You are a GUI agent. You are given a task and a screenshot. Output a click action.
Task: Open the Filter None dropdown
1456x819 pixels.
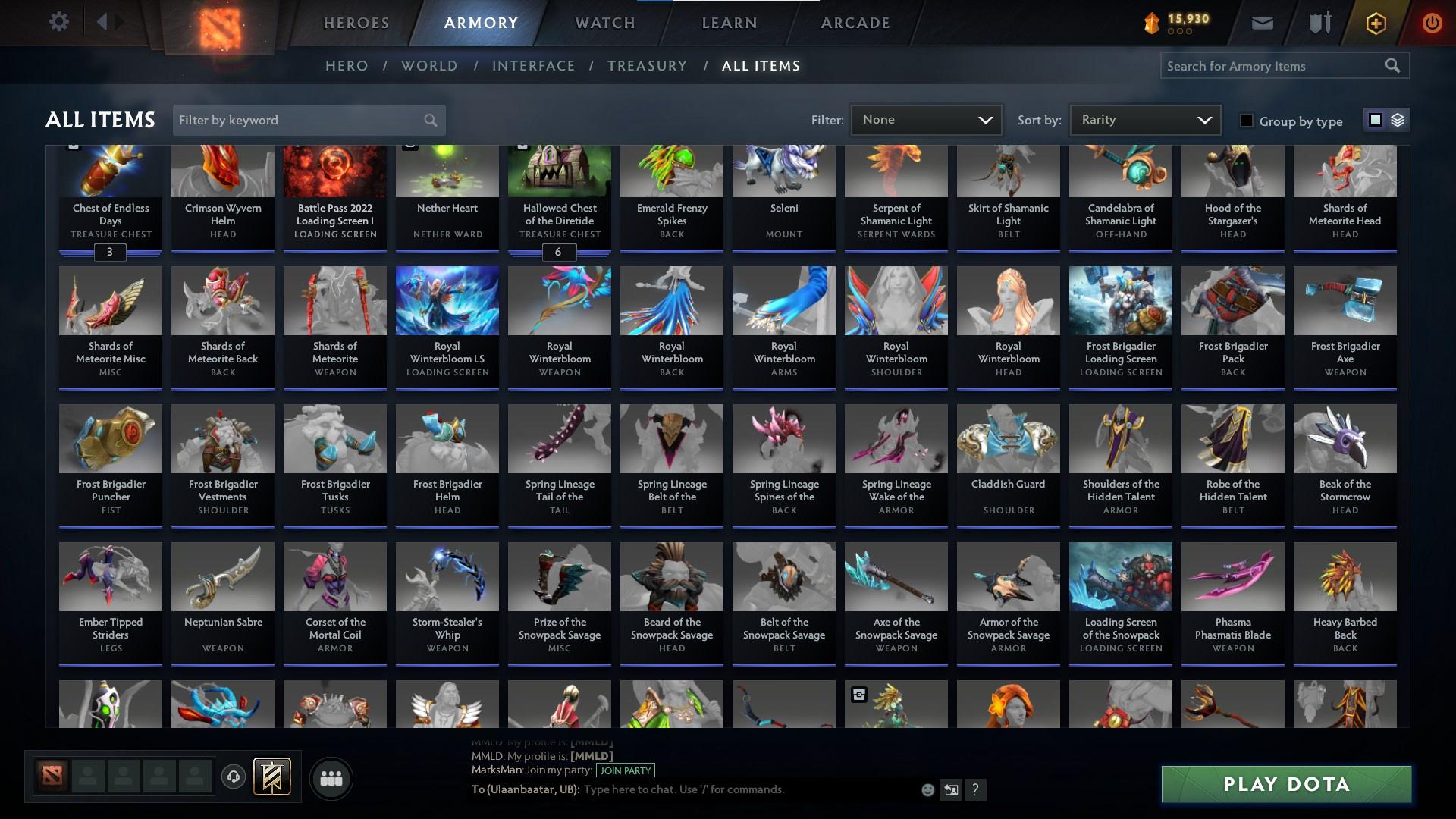pyautogui.click(x=925, y=119)
